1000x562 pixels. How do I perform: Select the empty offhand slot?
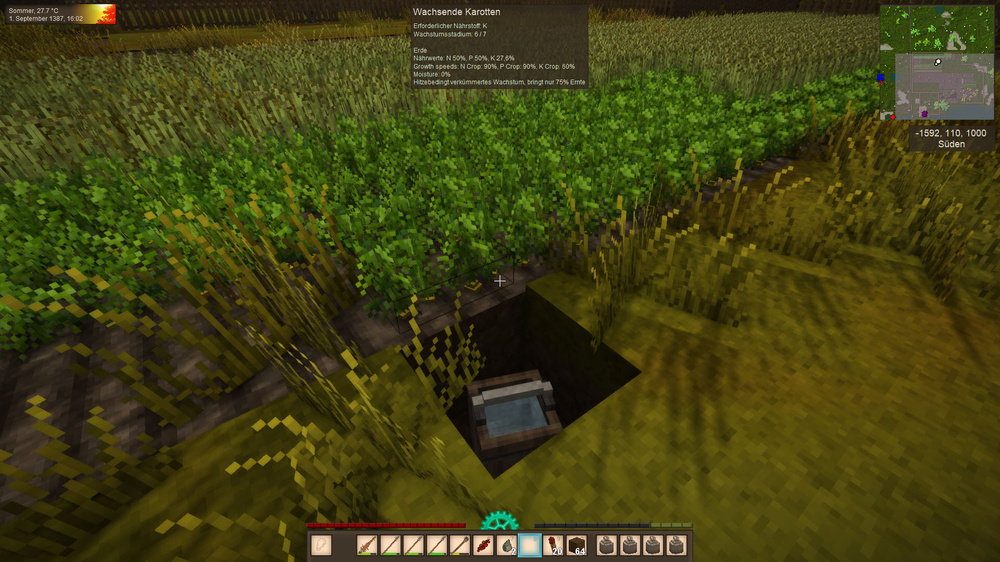pyautogui.click(x=321, y=546)
